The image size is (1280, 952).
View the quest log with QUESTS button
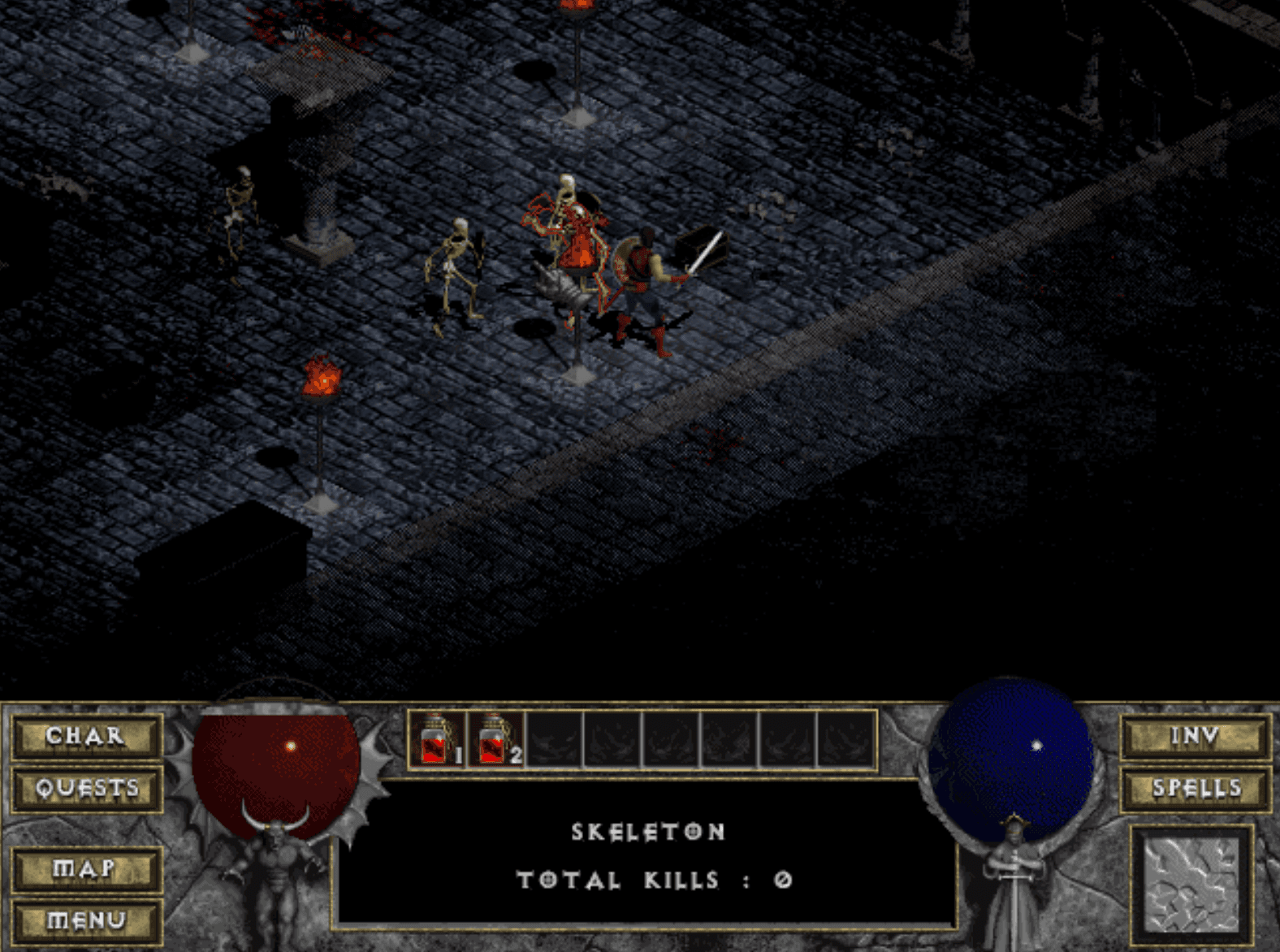84,787
